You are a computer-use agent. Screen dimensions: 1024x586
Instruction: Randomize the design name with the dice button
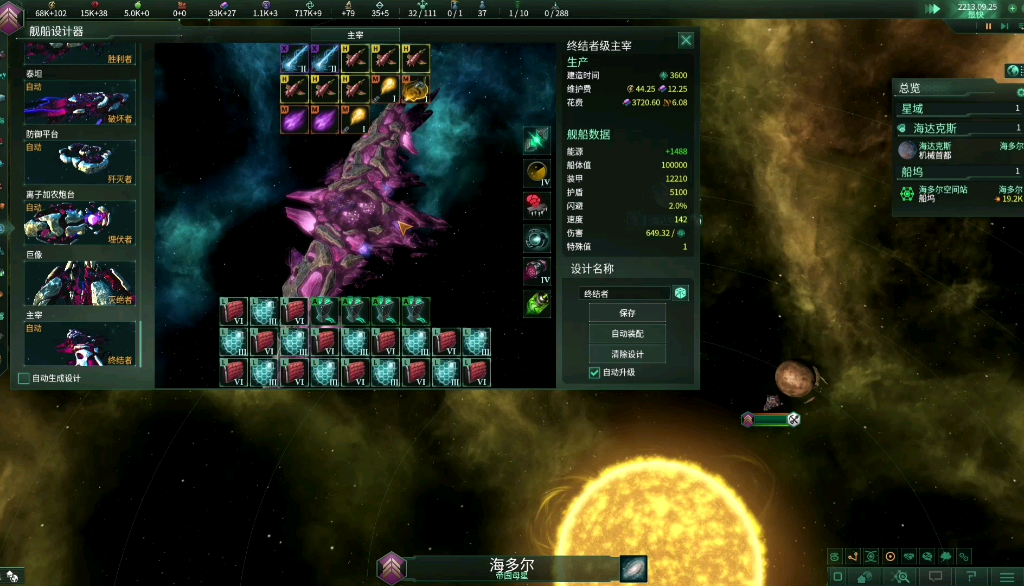(x=680, y=293)
